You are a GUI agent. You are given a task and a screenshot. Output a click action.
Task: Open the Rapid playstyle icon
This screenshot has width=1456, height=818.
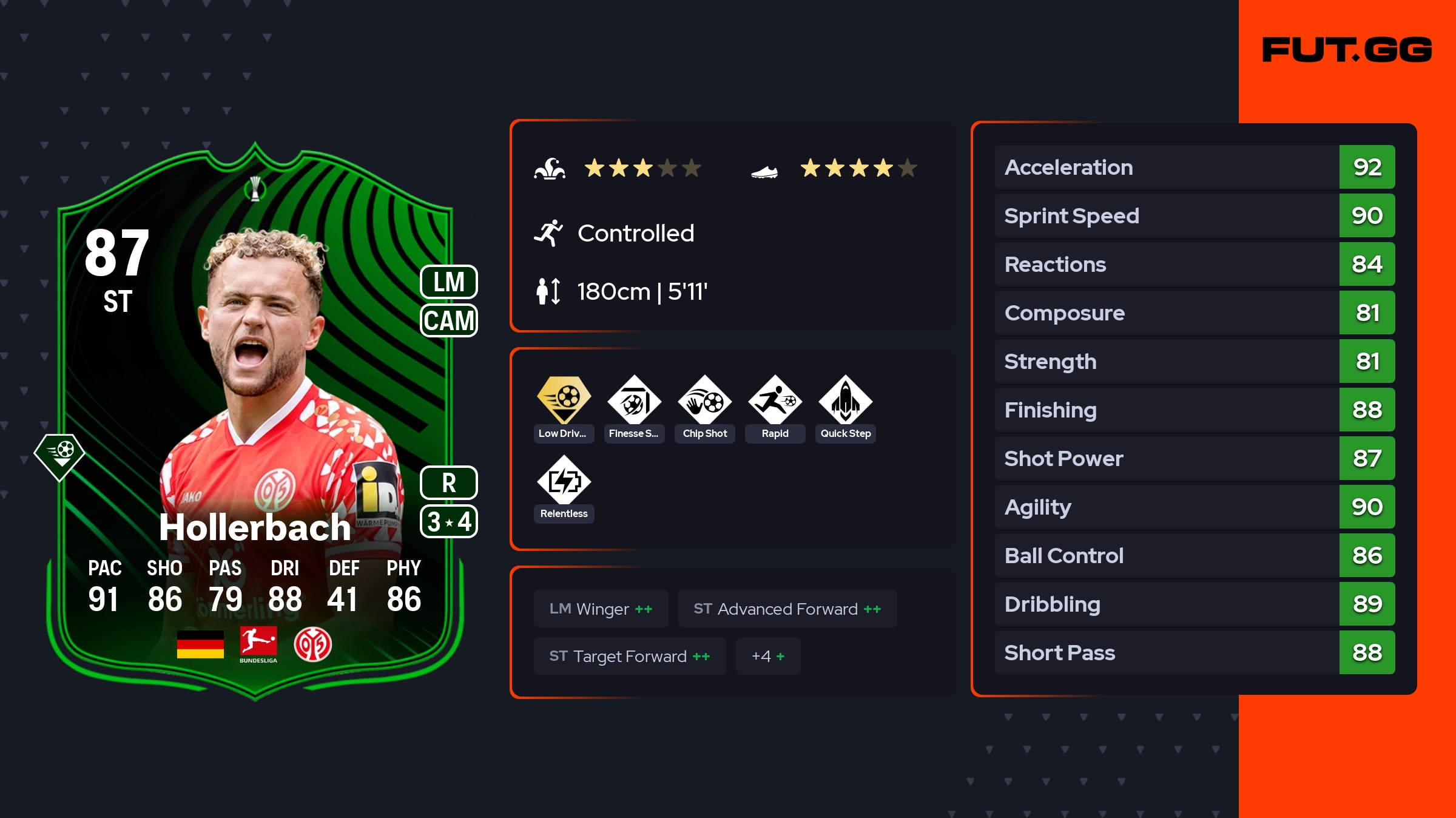pyautogui.click(x=775, y=401)
